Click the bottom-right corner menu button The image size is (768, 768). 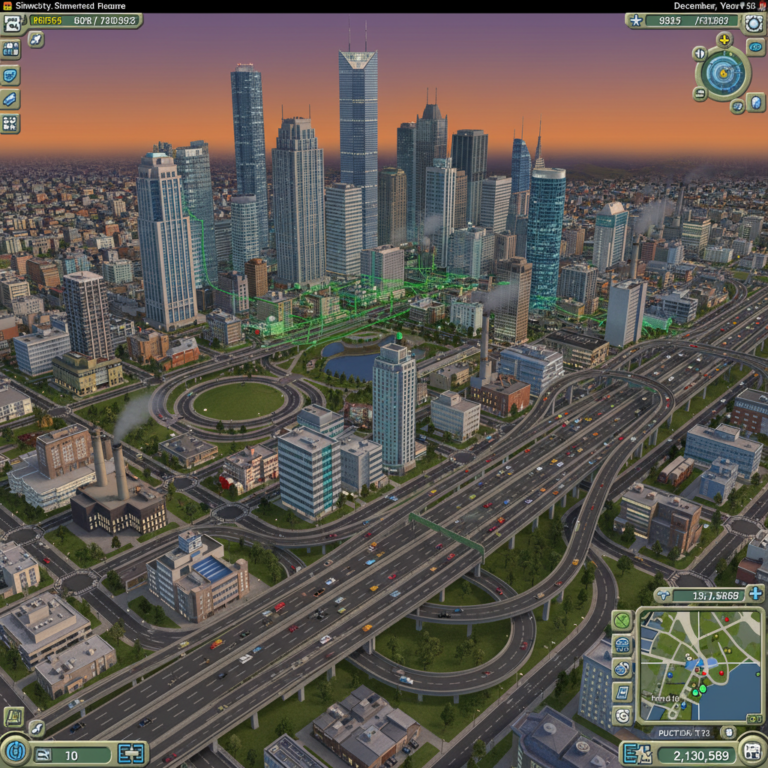point(752,752)
